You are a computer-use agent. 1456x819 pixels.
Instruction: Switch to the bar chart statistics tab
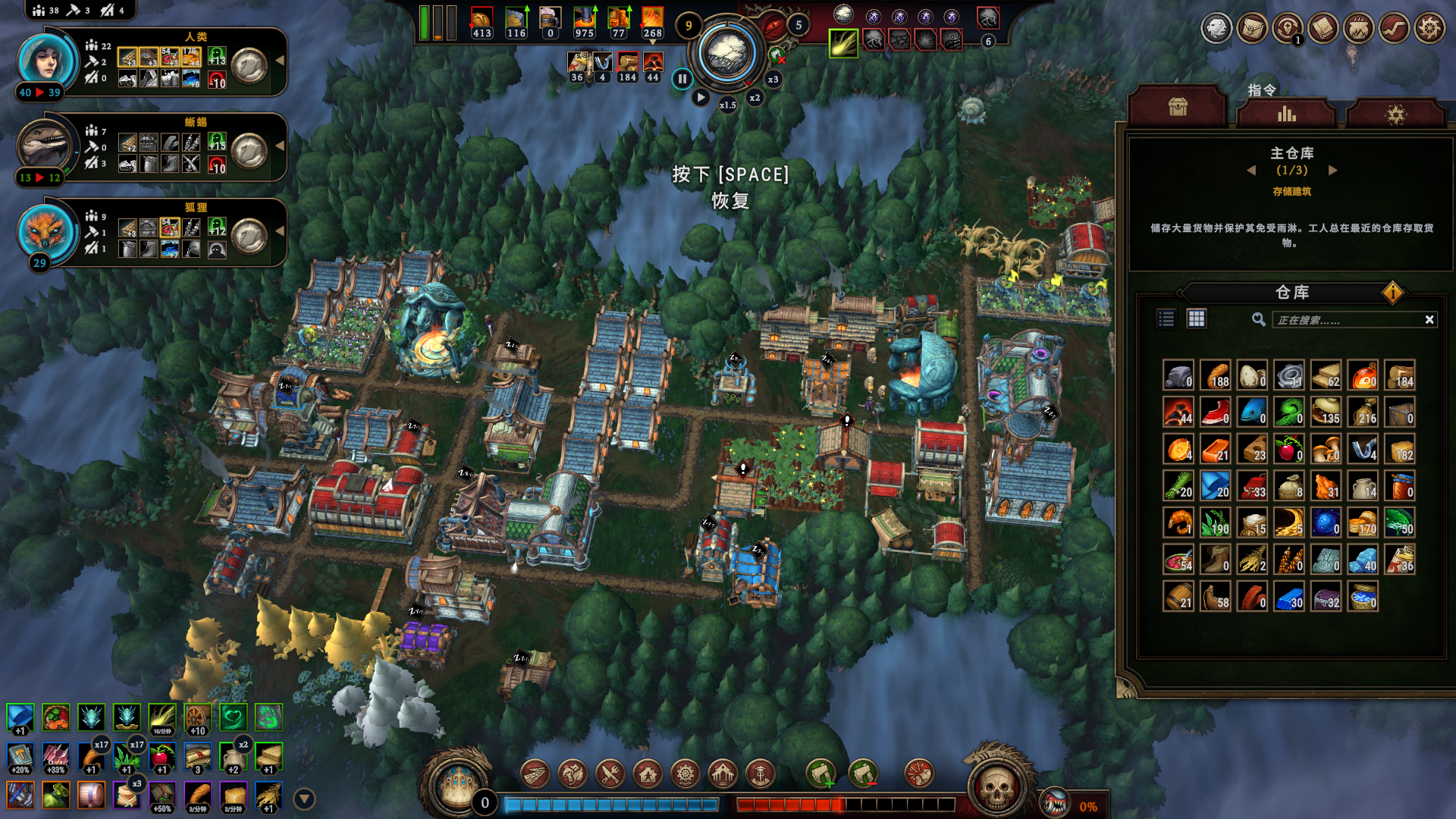click(1286, 114)
